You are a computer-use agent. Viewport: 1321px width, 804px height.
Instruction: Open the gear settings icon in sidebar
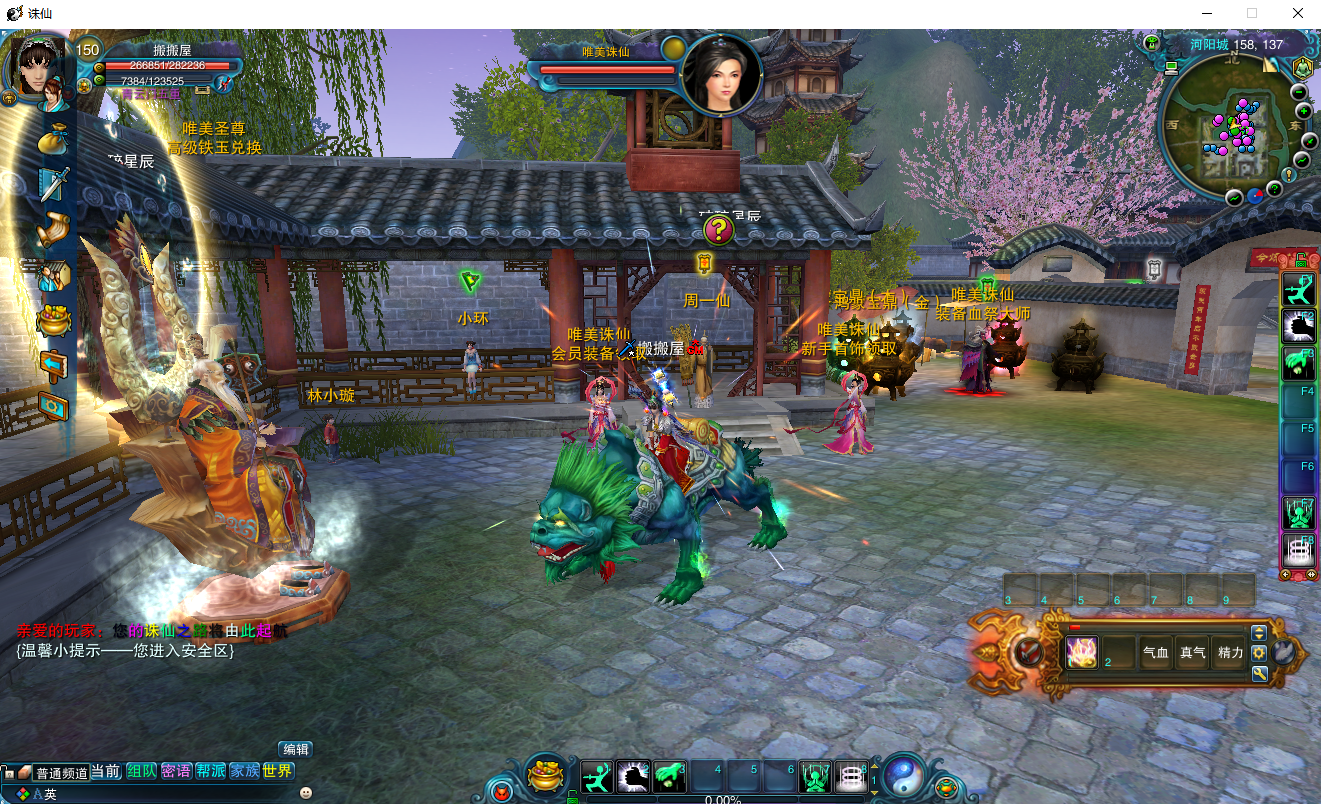[54, 405]
